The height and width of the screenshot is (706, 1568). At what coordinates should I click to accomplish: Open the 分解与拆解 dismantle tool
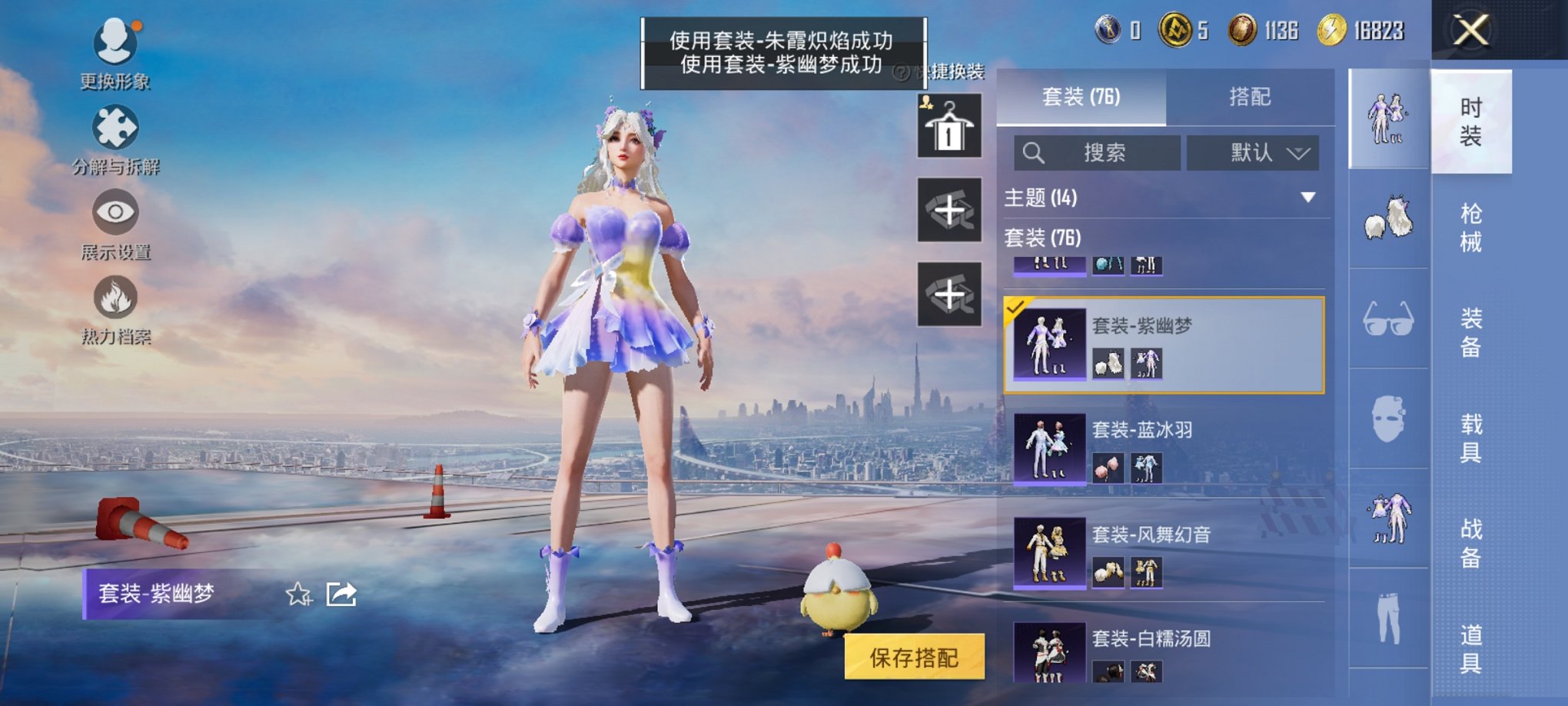point(114,137)
